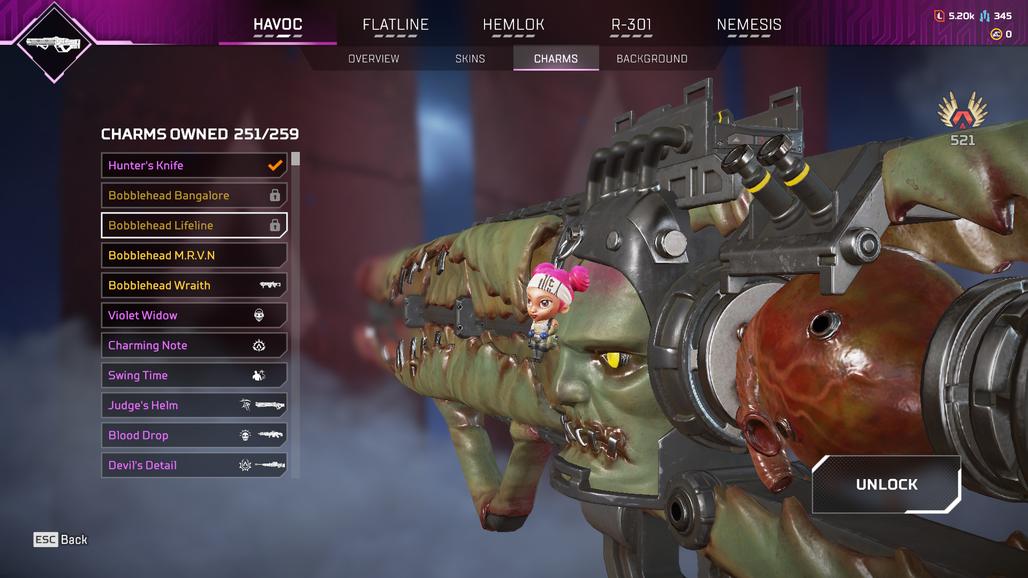Open the Overview sub-tab
Image resolution: width=1028 pixels, height=578 pixels.
click(x=373, y=59)
